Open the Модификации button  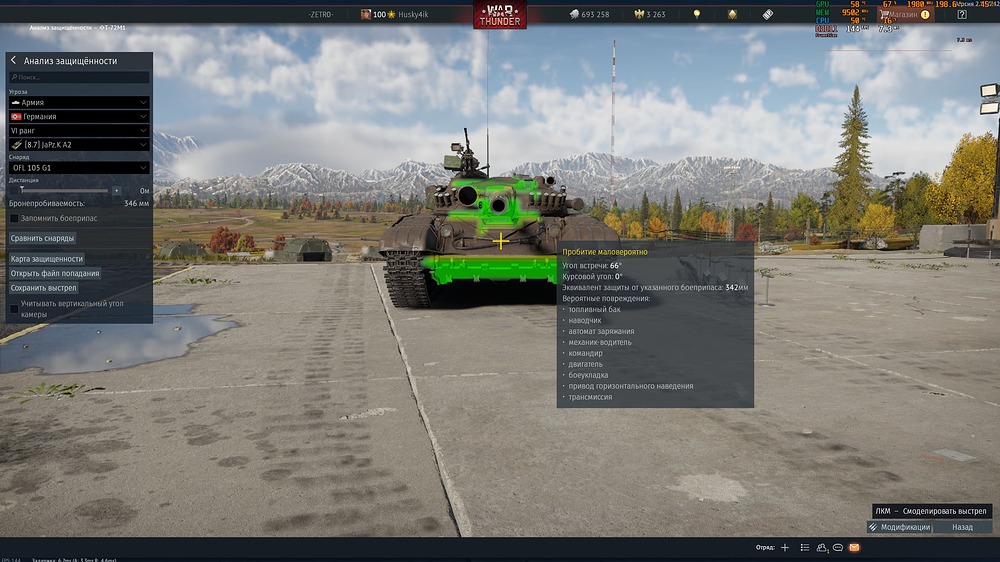pos(900,527)
